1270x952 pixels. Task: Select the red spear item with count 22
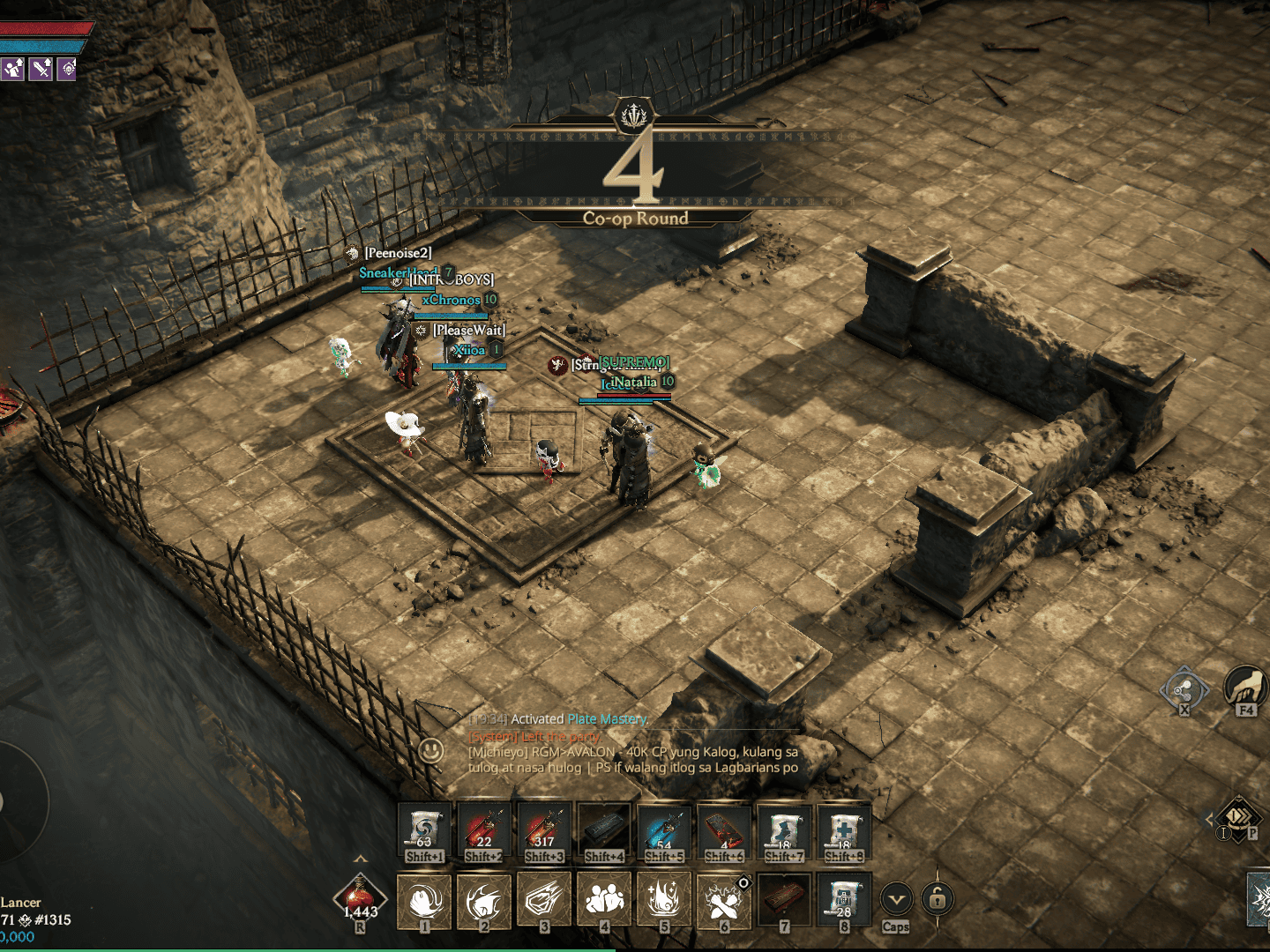point(484,830)
